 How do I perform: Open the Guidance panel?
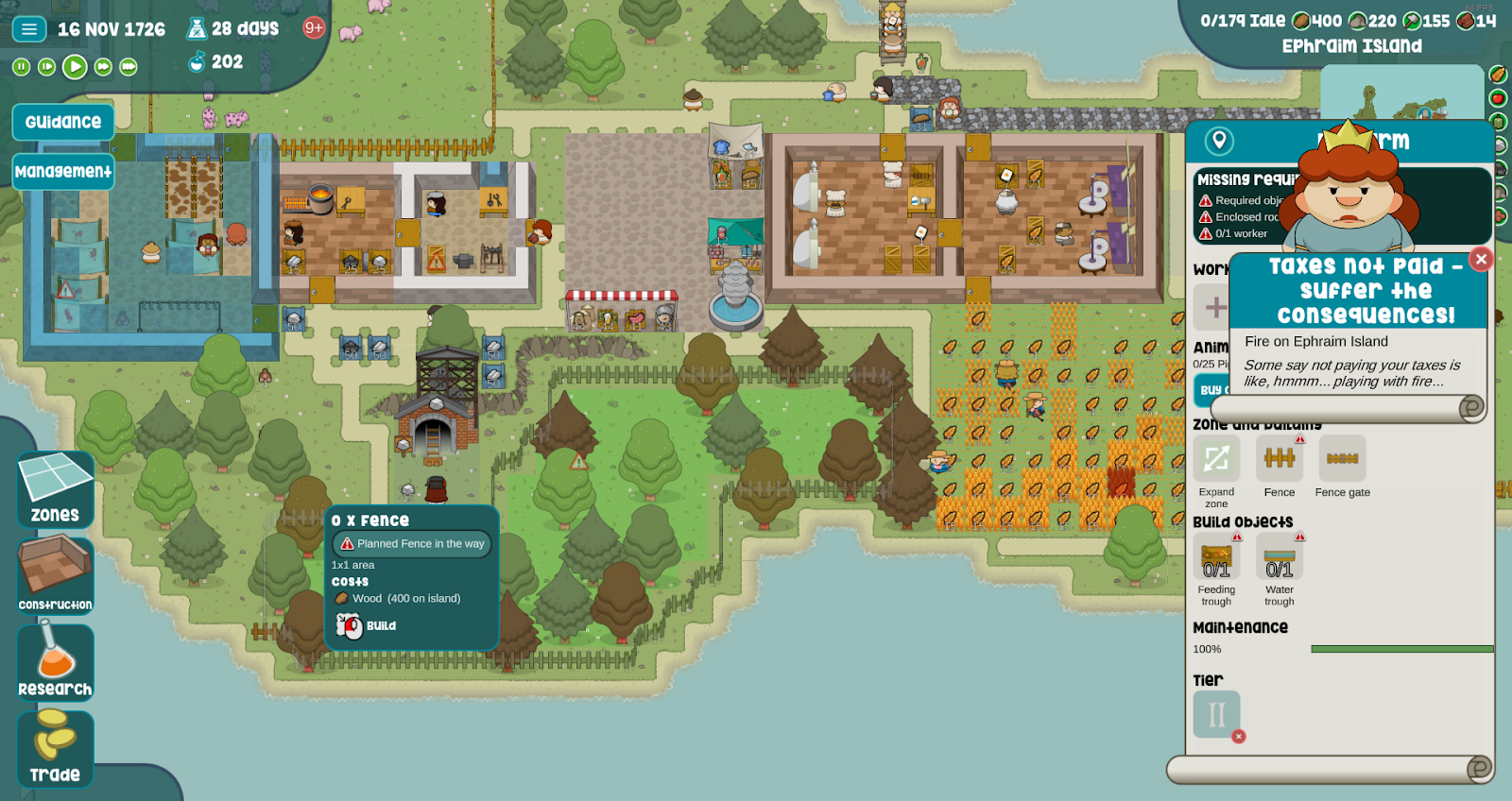tap(63, 122)
